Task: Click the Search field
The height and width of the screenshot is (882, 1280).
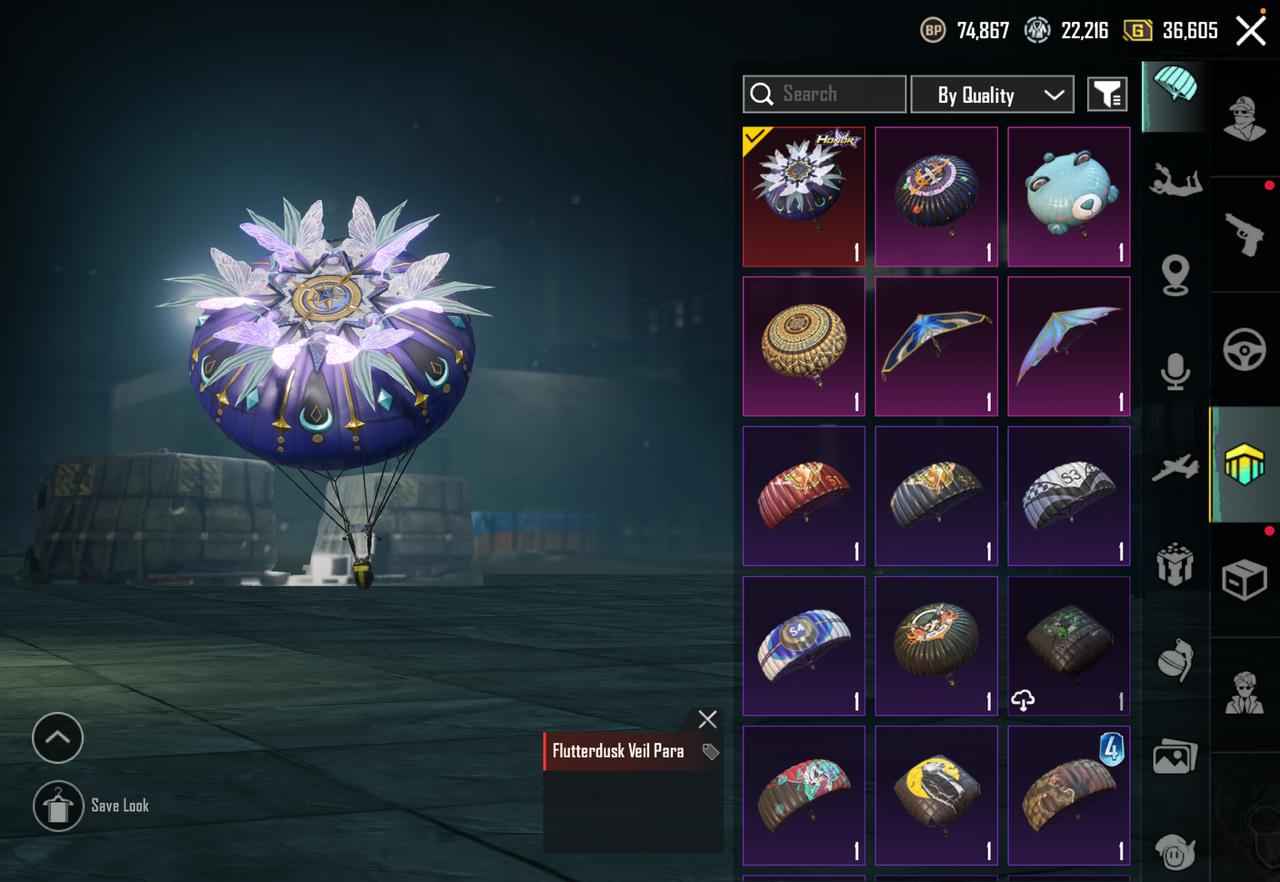Action: coord(824,94)
